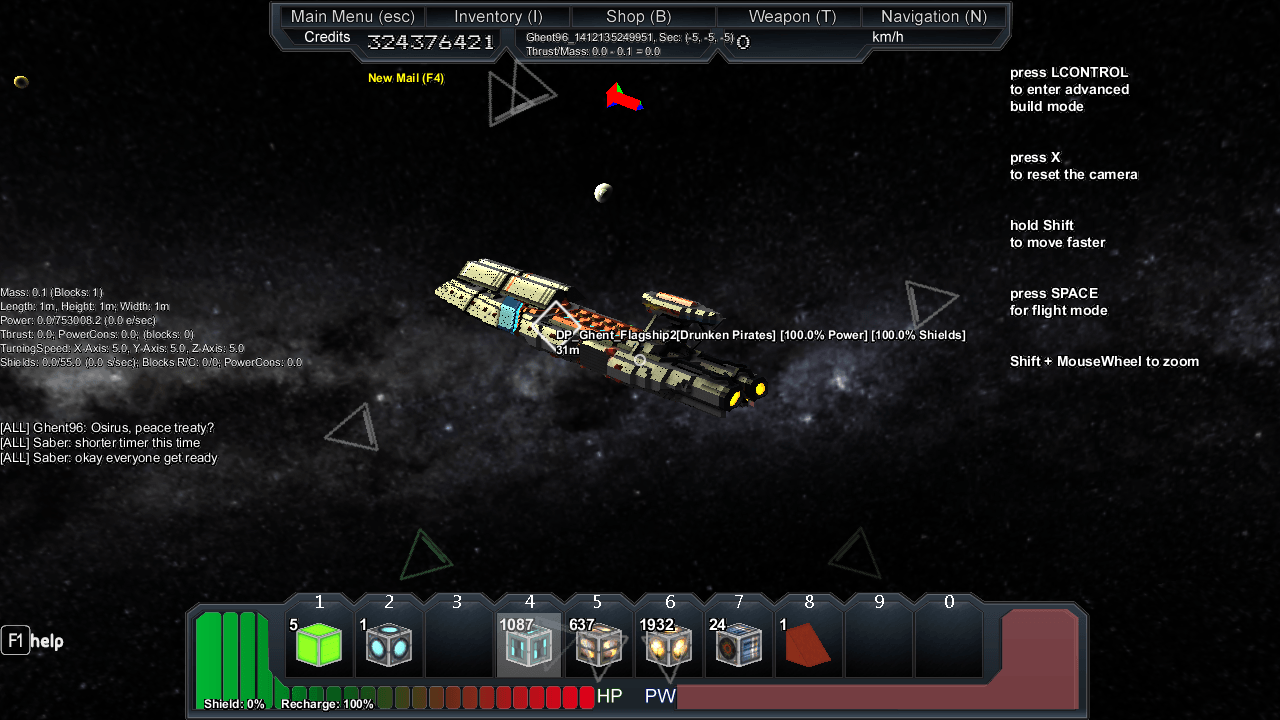The width and height of the screenshot is (1280, 720).
Task: Select the glowing block stack of 1932
Action: tap(669, 644)
